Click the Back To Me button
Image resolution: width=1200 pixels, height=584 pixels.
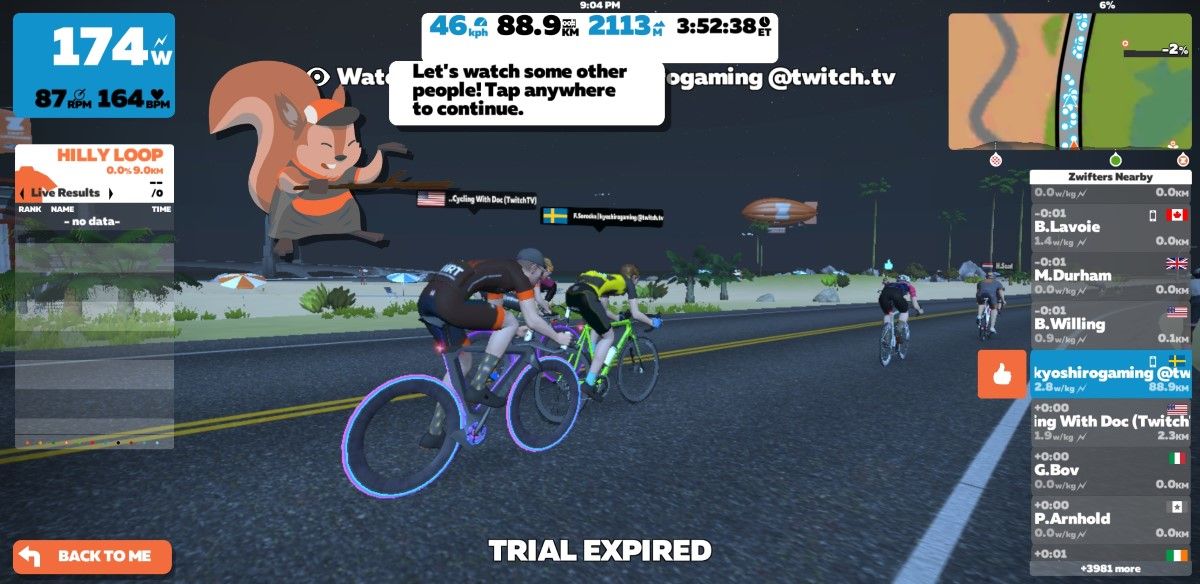tap(92, 556)
